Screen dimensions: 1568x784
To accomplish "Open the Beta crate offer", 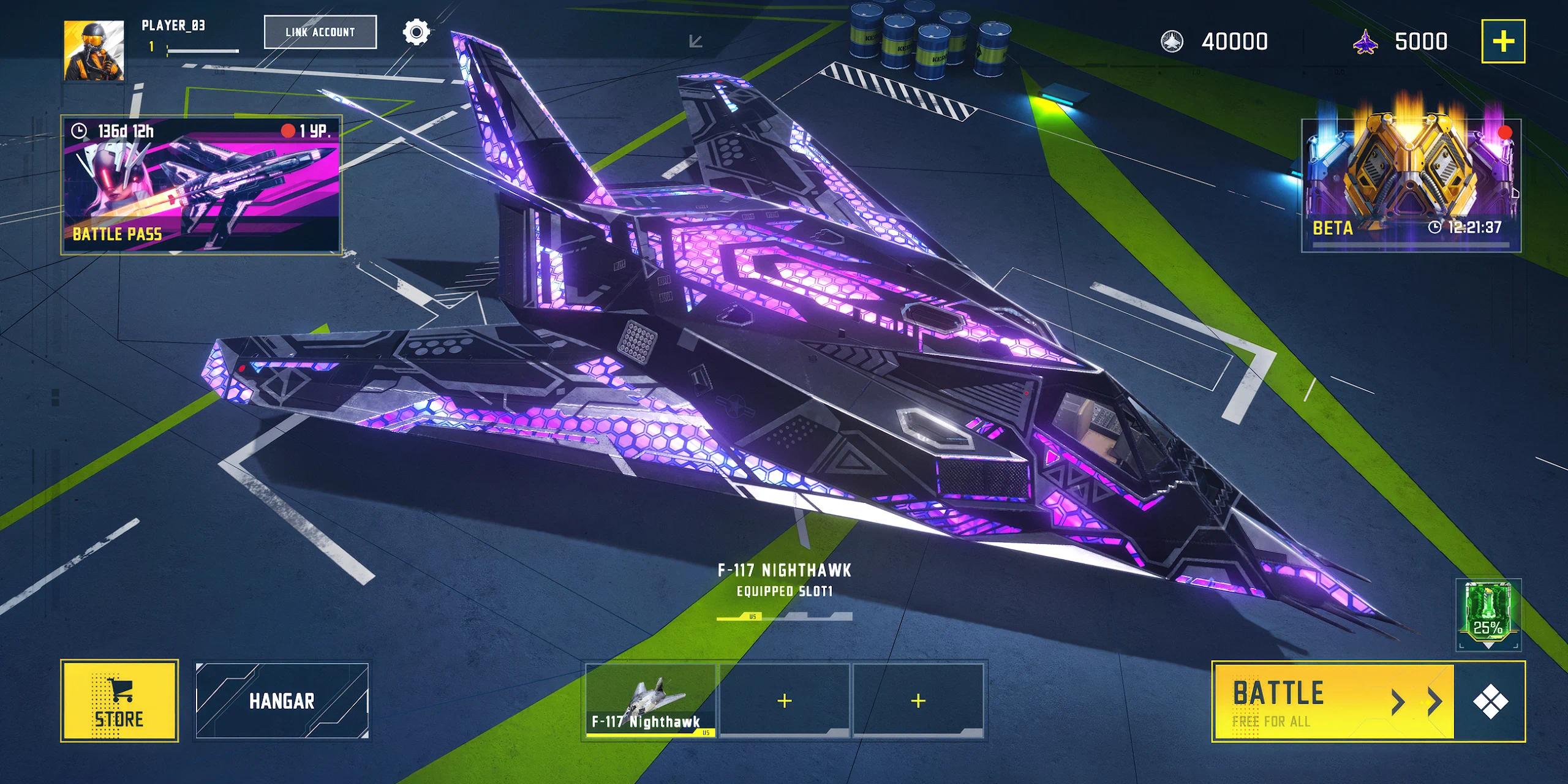I will pos(1411,184).
